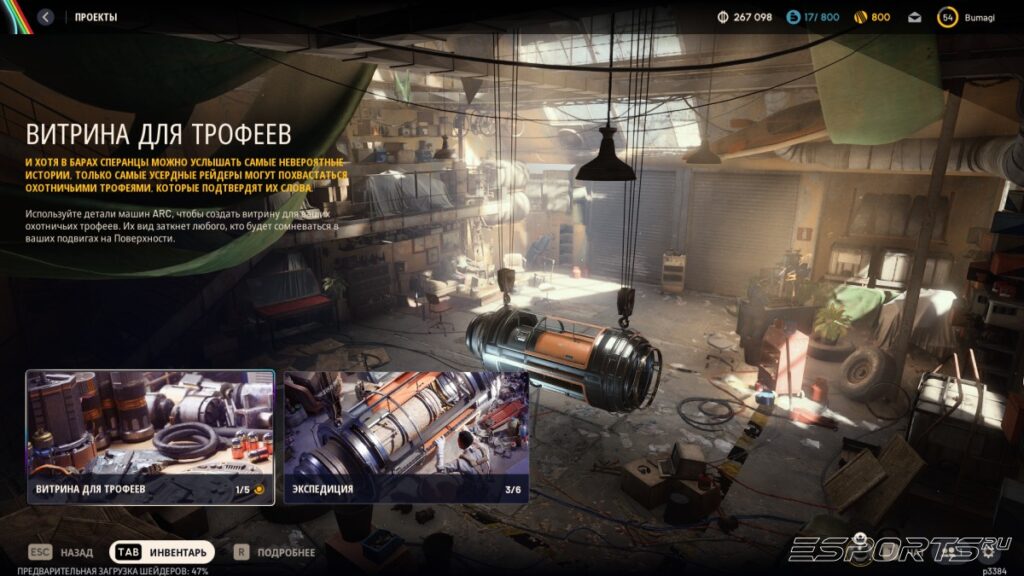Open the Экспедиция project card

pos(406,437)
